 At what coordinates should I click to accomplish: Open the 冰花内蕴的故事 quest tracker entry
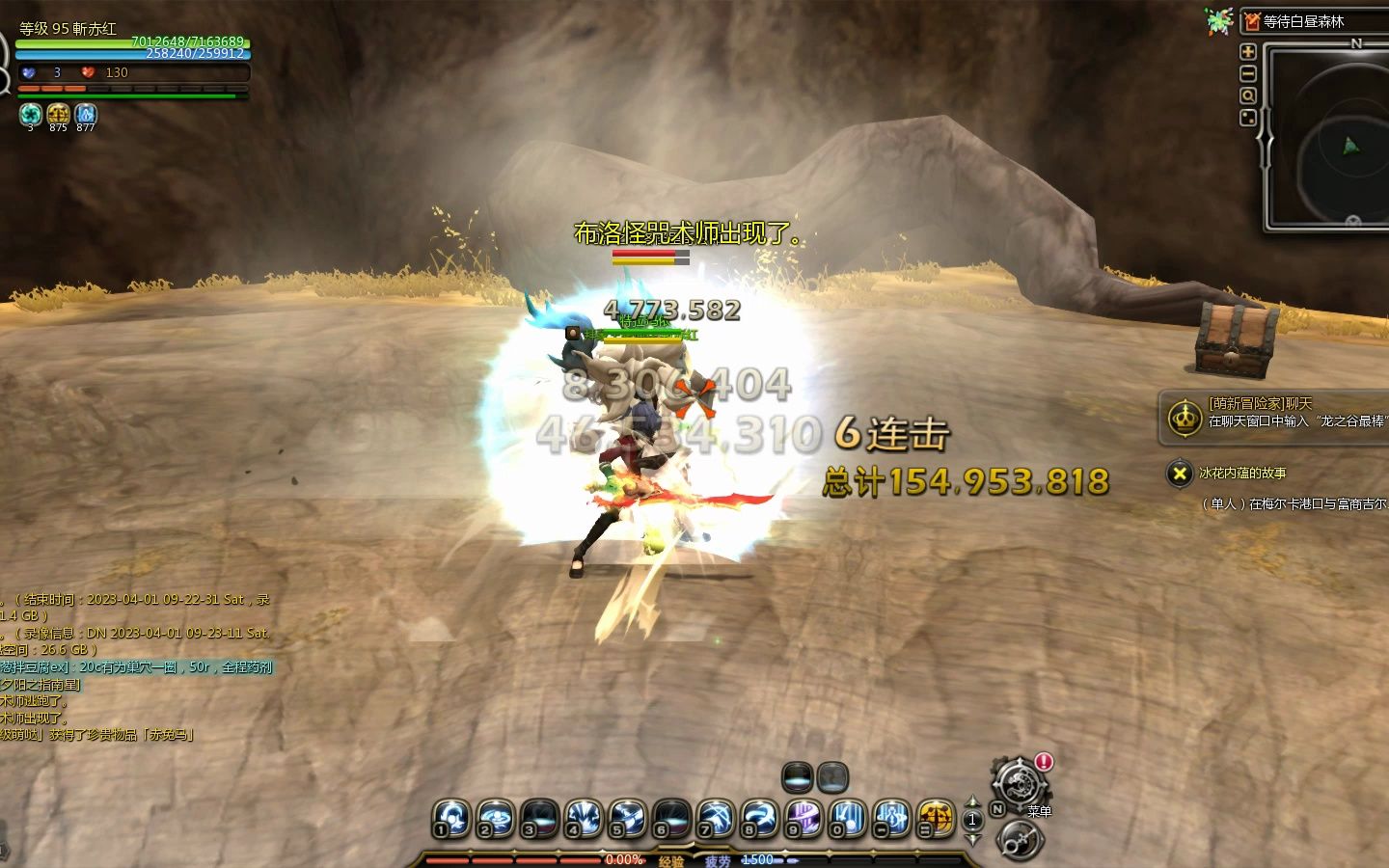tap(1242, 474)
